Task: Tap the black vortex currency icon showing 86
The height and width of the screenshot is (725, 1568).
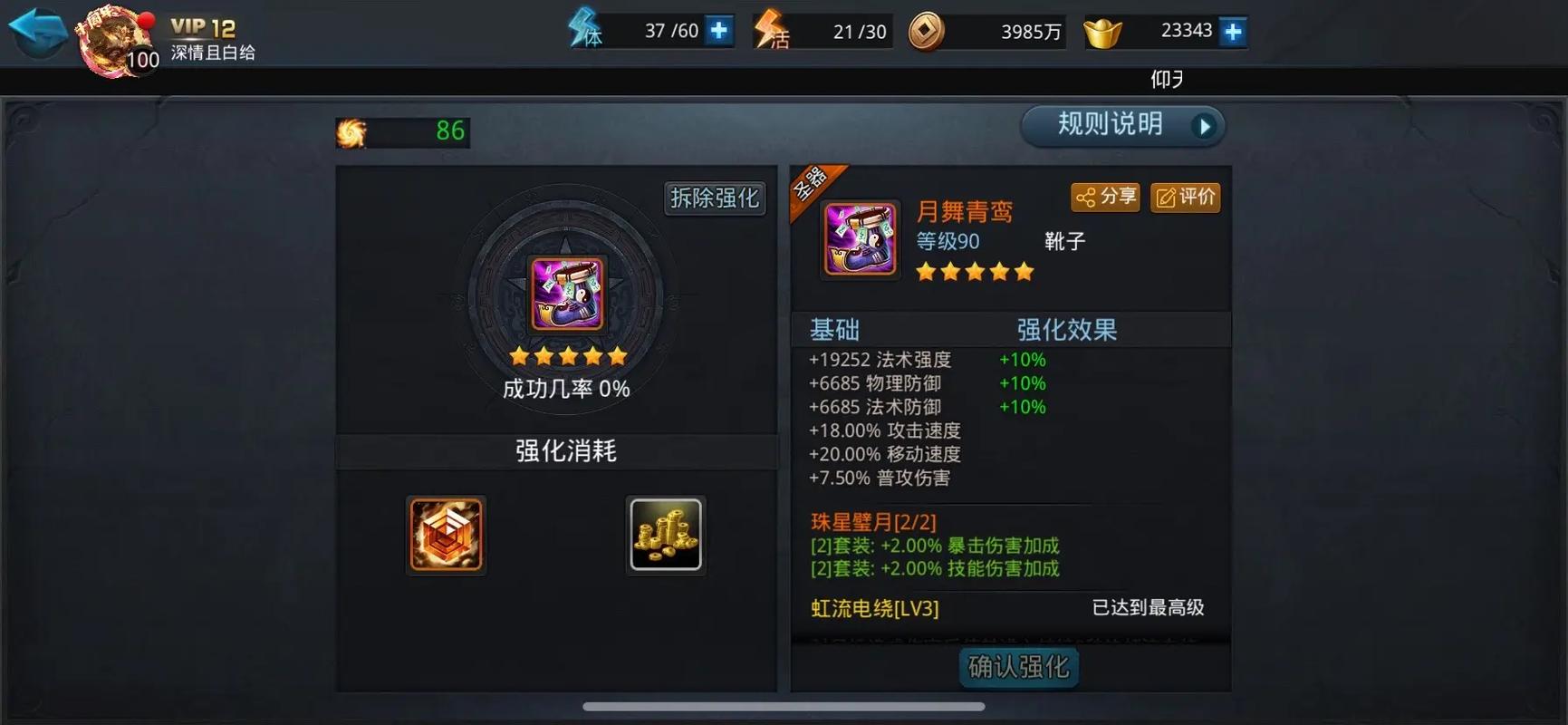Action: pyautogui.click(x=351, y=131)
